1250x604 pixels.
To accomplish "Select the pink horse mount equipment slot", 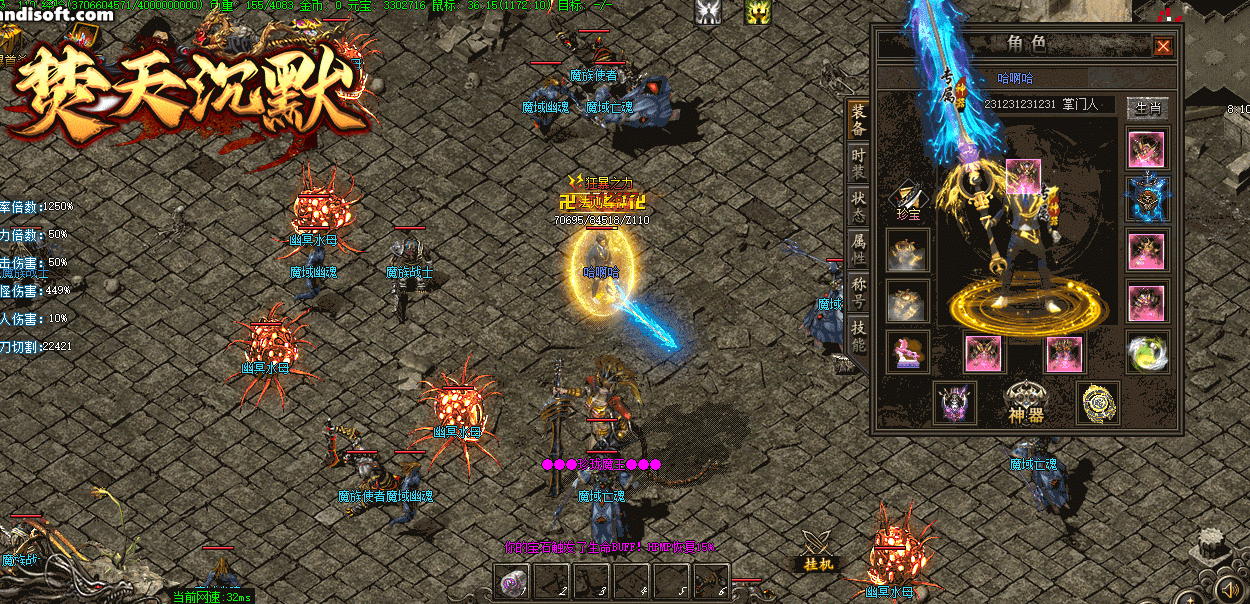I will pos(908,352).
